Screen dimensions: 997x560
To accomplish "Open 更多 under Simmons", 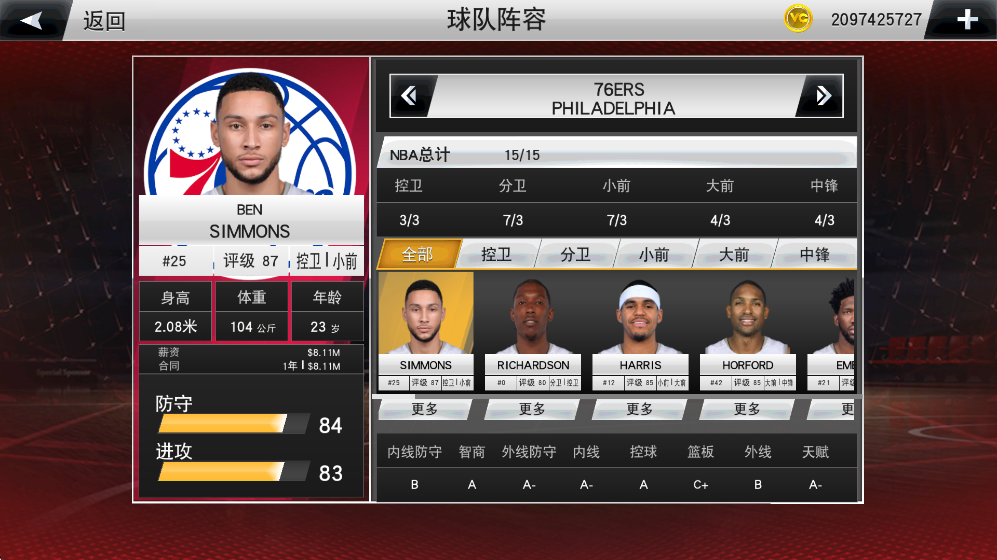I will (425, 409).
